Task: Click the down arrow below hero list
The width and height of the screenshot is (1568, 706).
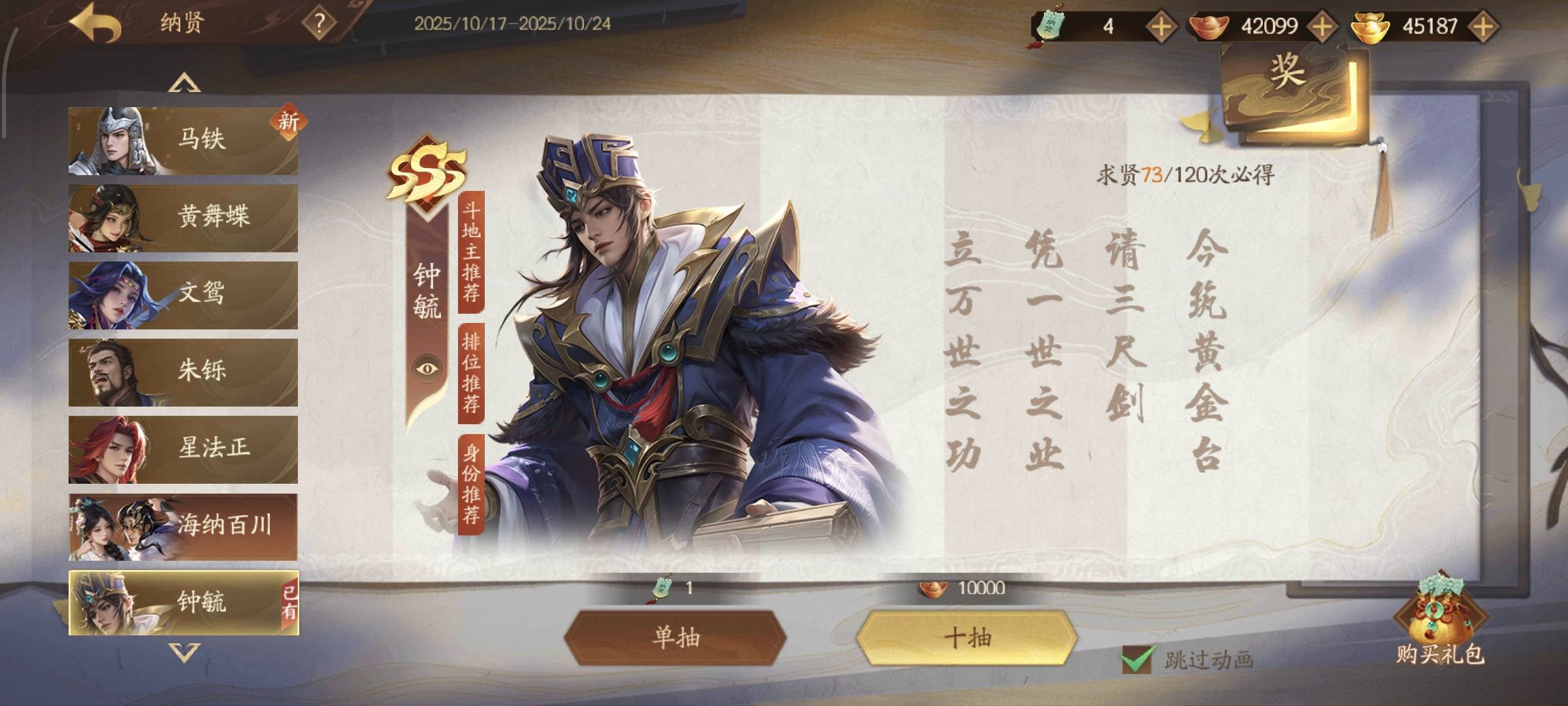Action: pyautogui.click(x=184, y=652)
